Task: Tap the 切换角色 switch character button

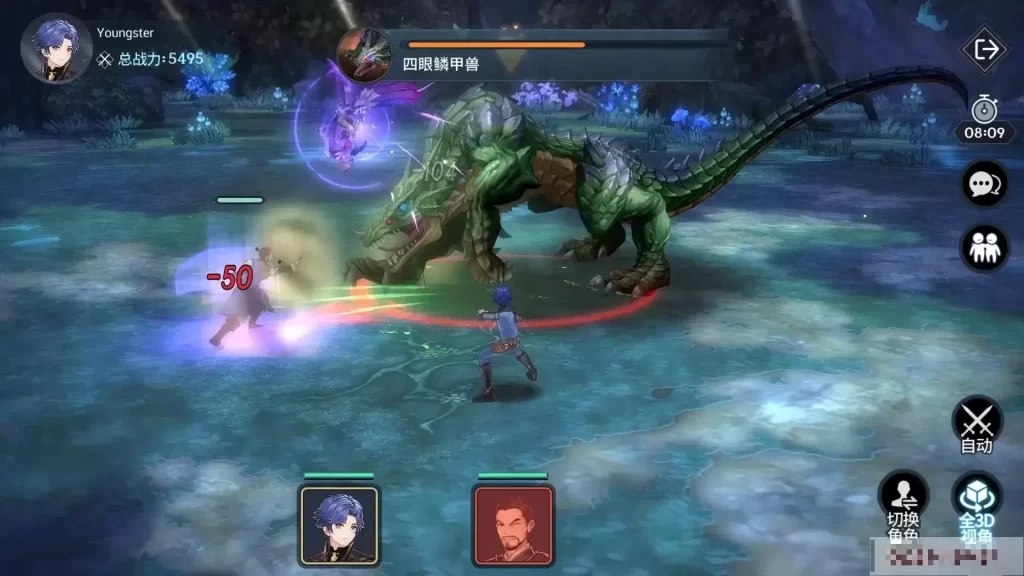Action: coord(903,500)
